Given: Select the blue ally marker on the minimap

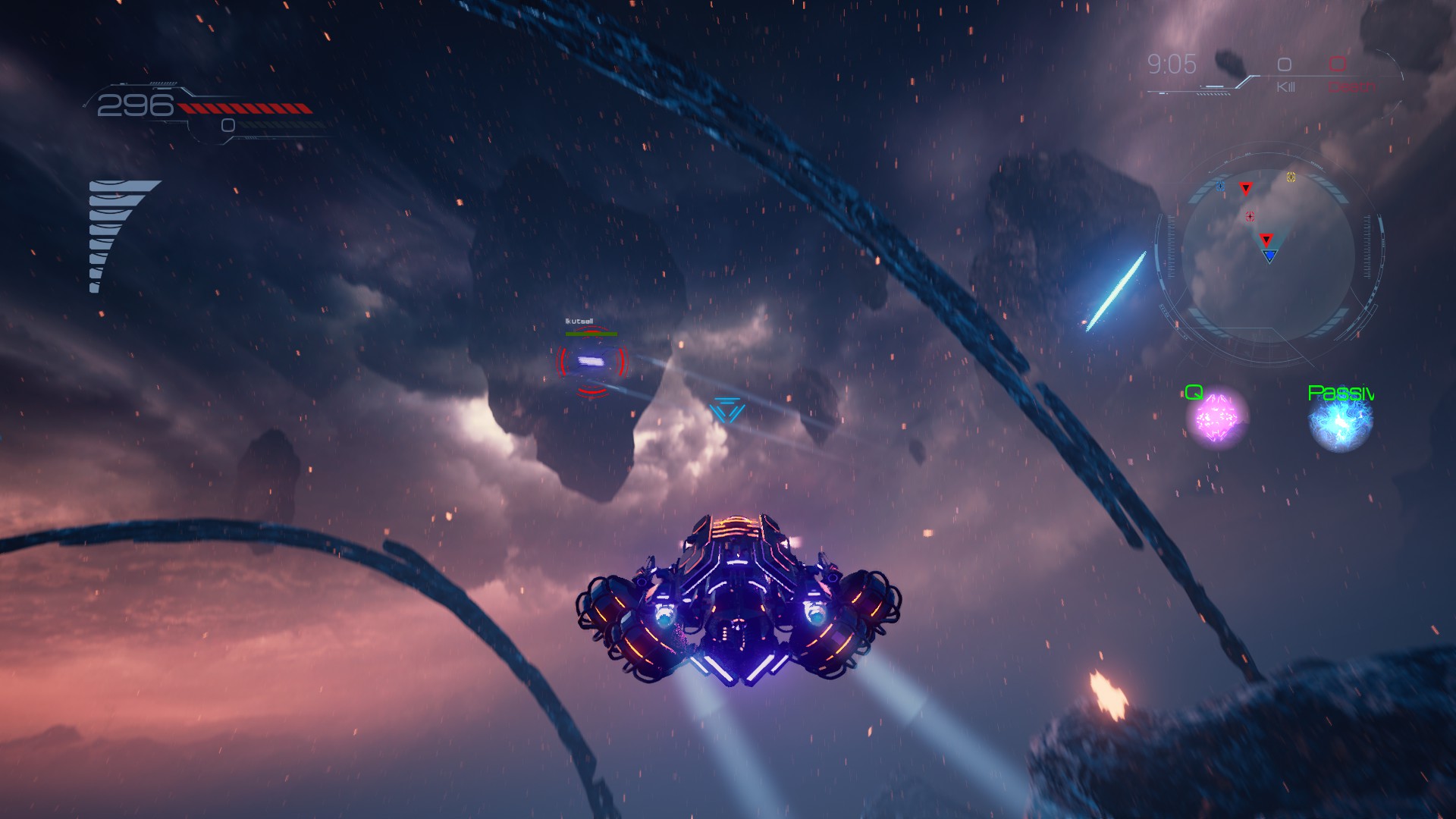Looking at the screenshot, I should [1220, 187].
